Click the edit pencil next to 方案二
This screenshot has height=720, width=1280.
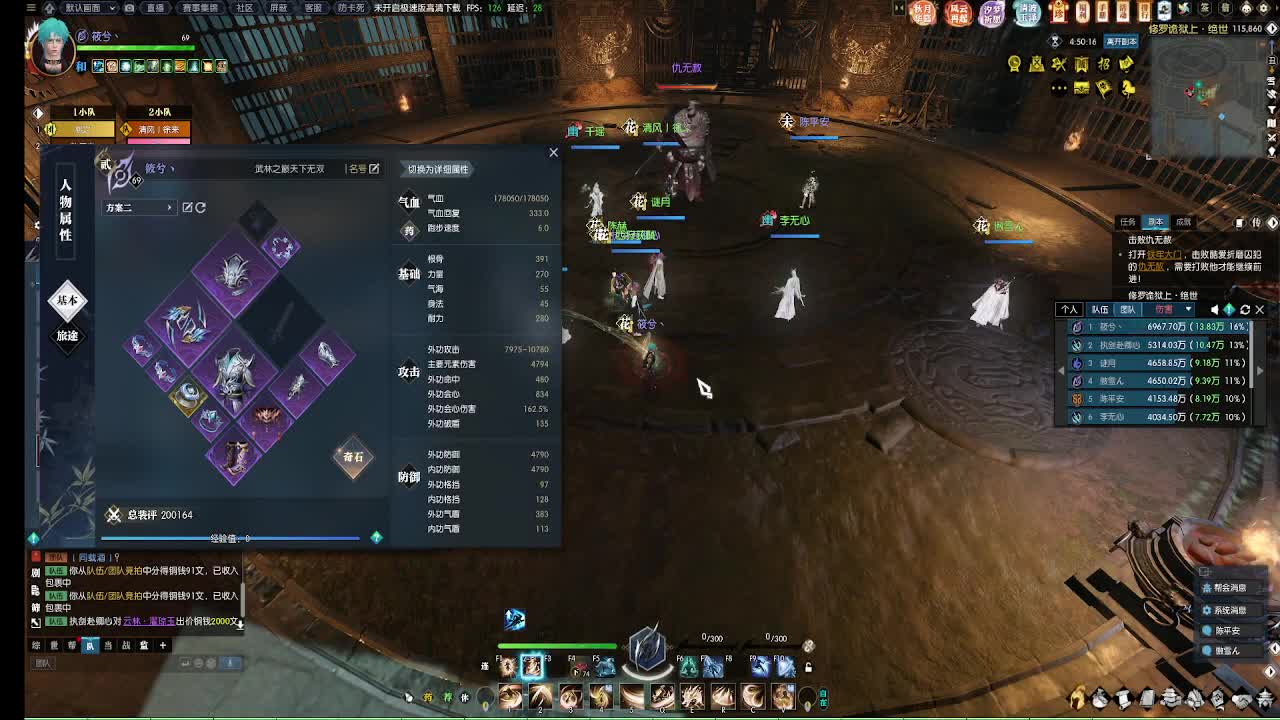pos(187,206)
